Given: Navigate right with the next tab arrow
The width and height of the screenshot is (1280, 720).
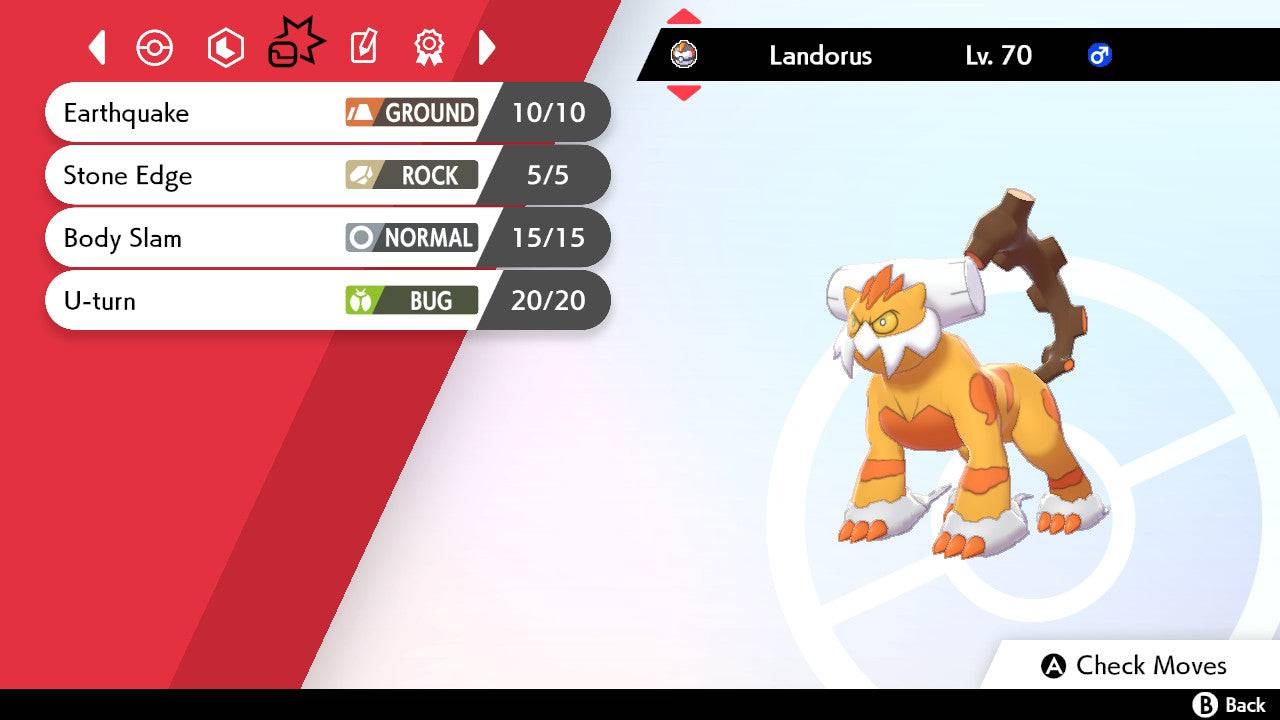Looking at the screenshot, I should click(487, 47).
